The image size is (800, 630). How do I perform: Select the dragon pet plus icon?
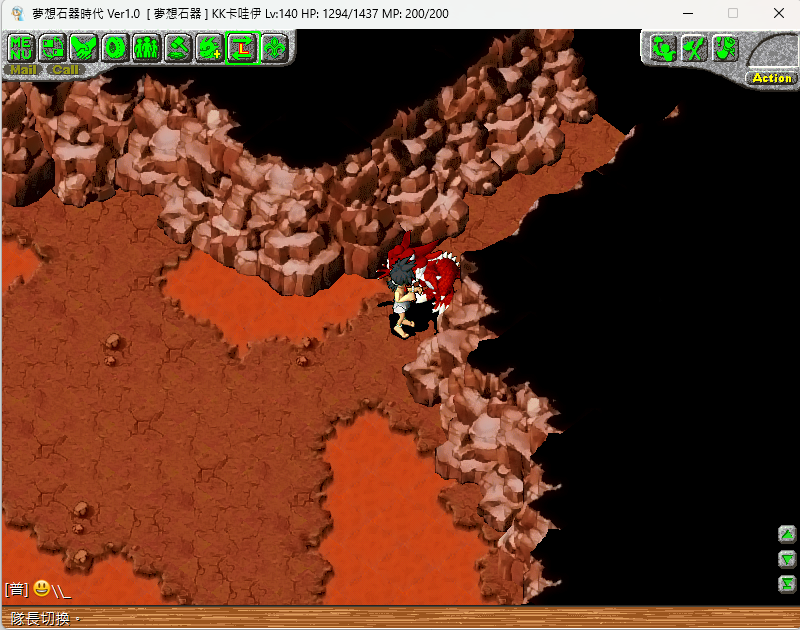[x=209, y=47]
